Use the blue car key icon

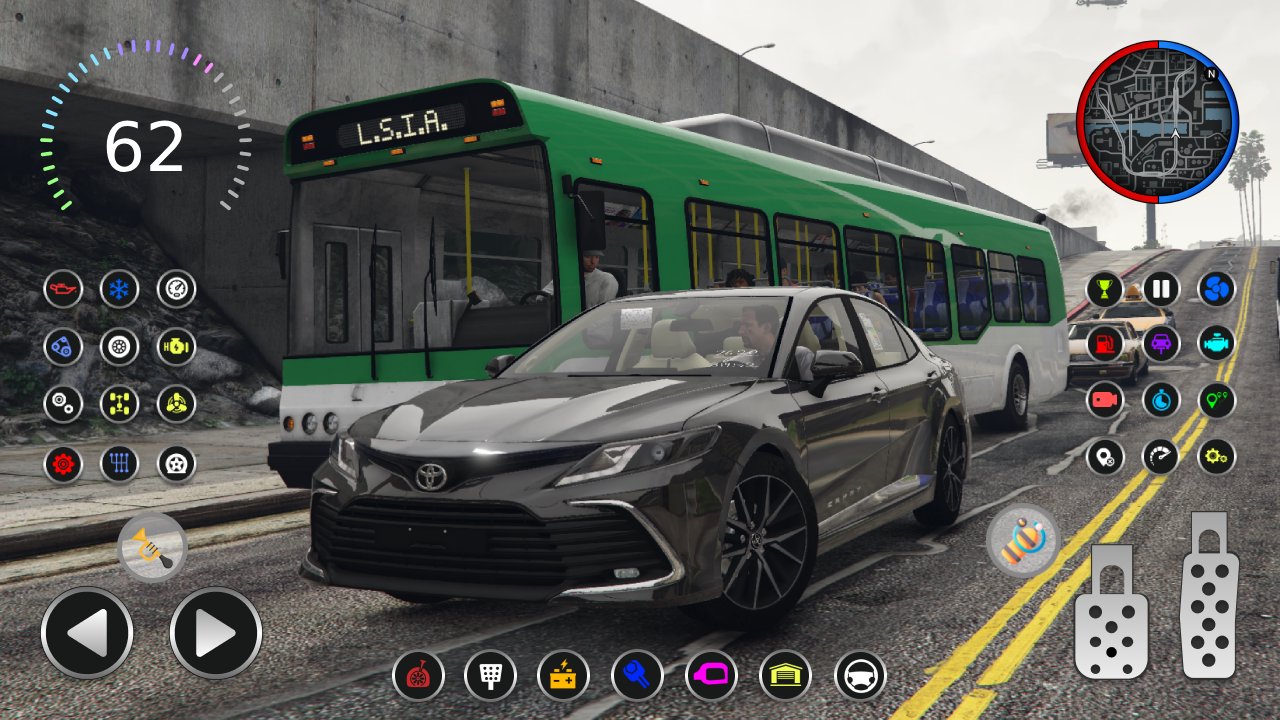pyautogui.click(x=637, y=675)
